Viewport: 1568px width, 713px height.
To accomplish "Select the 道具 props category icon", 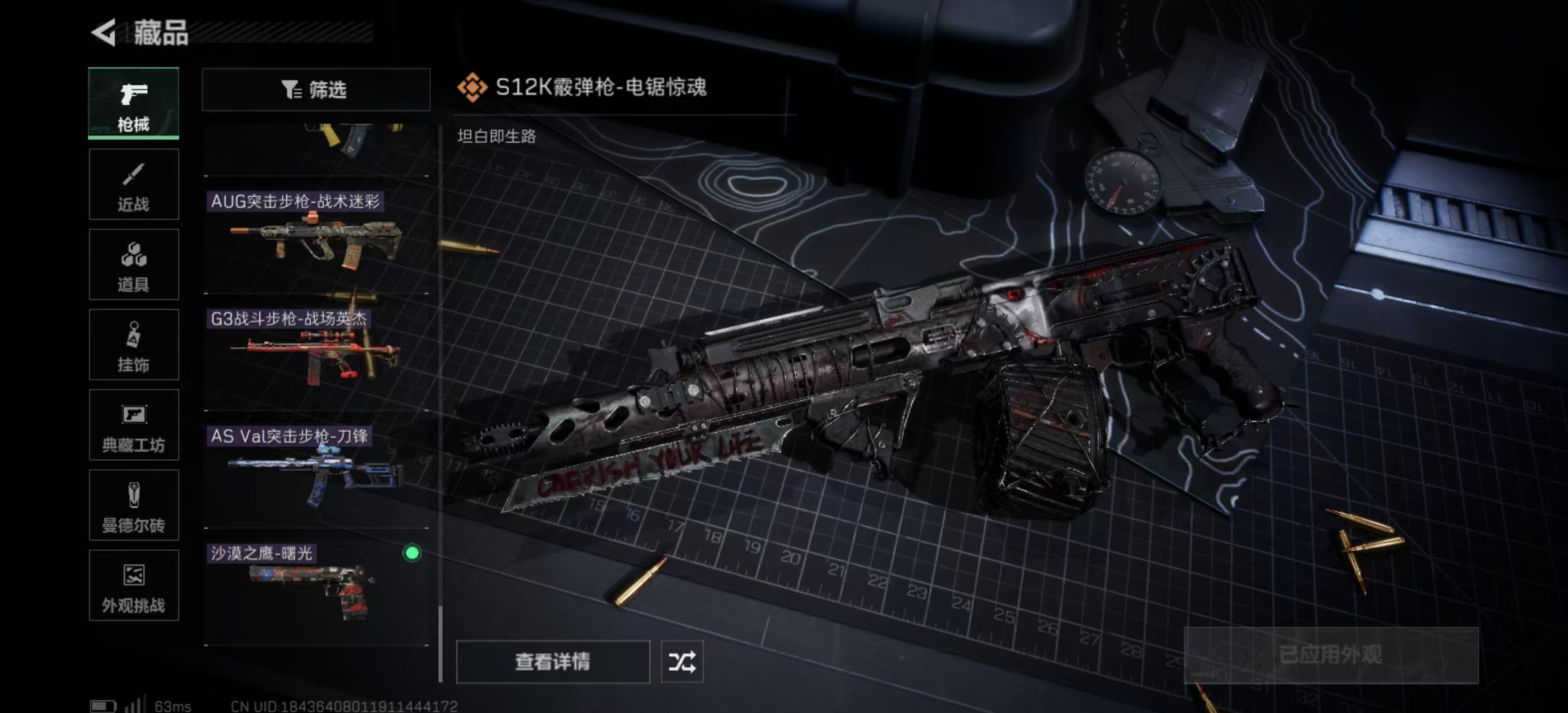I will pos(133,264).
